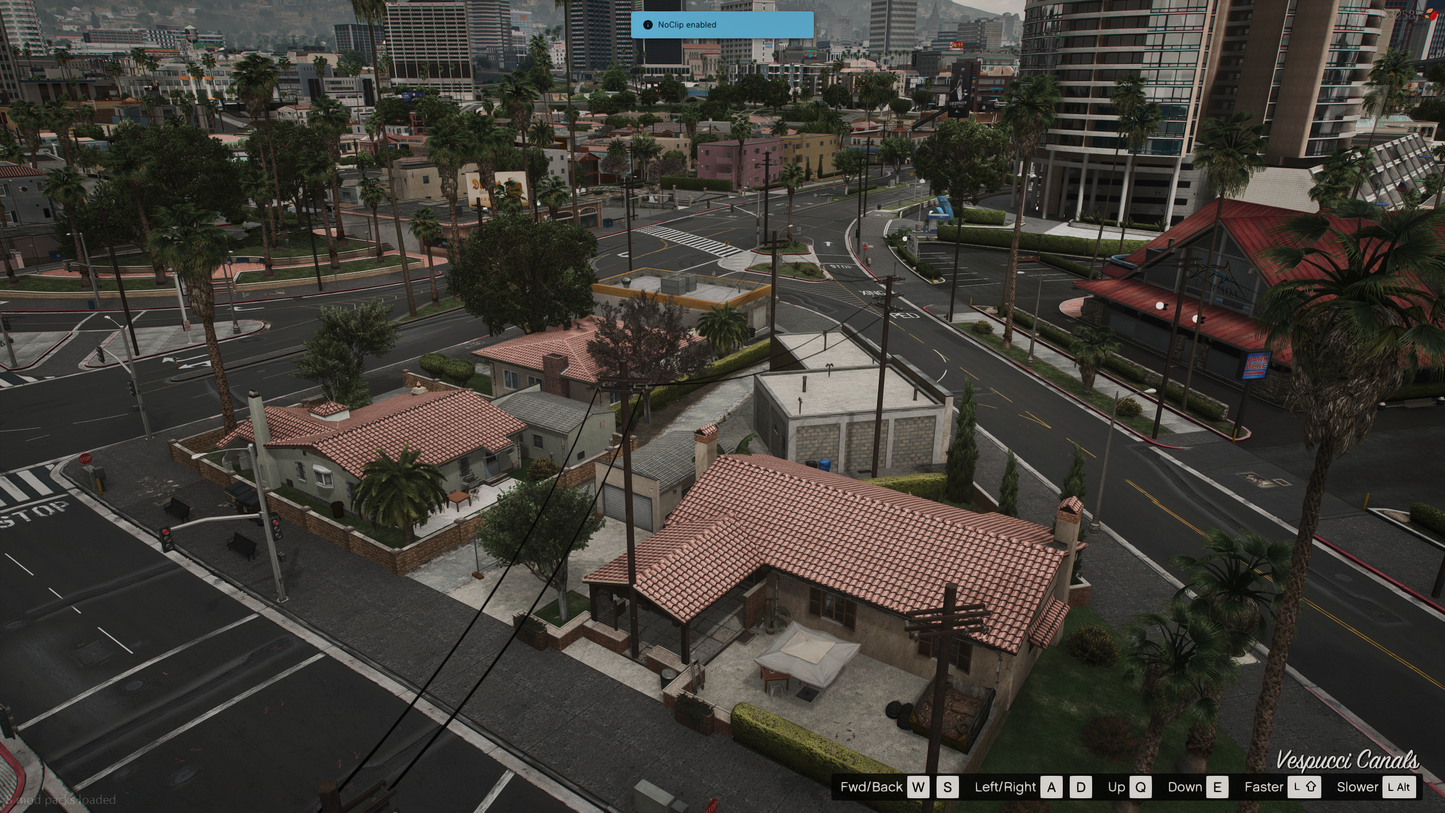Click the L Alt badge next to Slower
Image resolution: width=1445 pixels, height=813 pixels.
click(1400, 787)
